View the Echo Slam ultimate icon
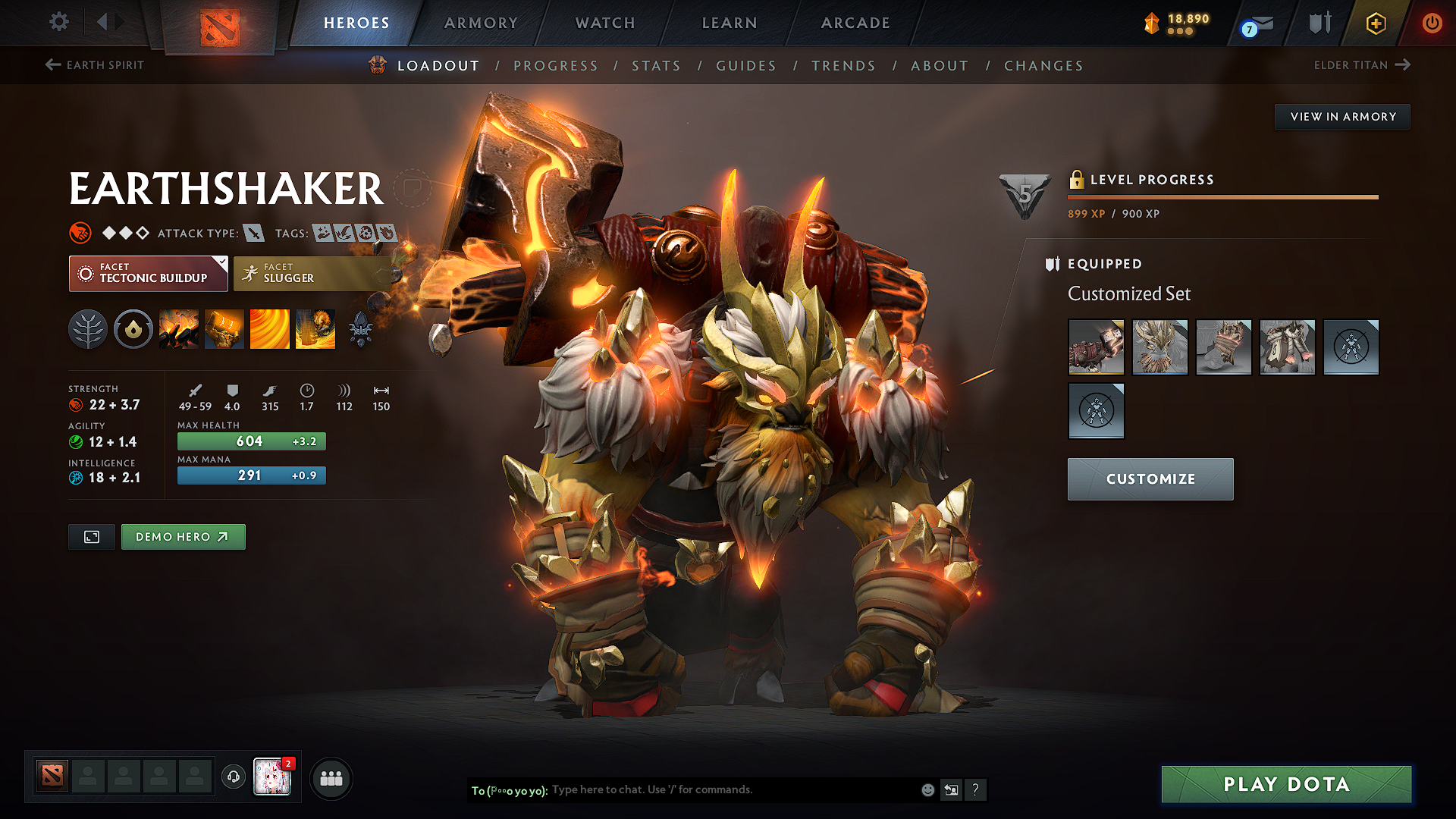Screen dimensions: 1456x819 point(315,329)
